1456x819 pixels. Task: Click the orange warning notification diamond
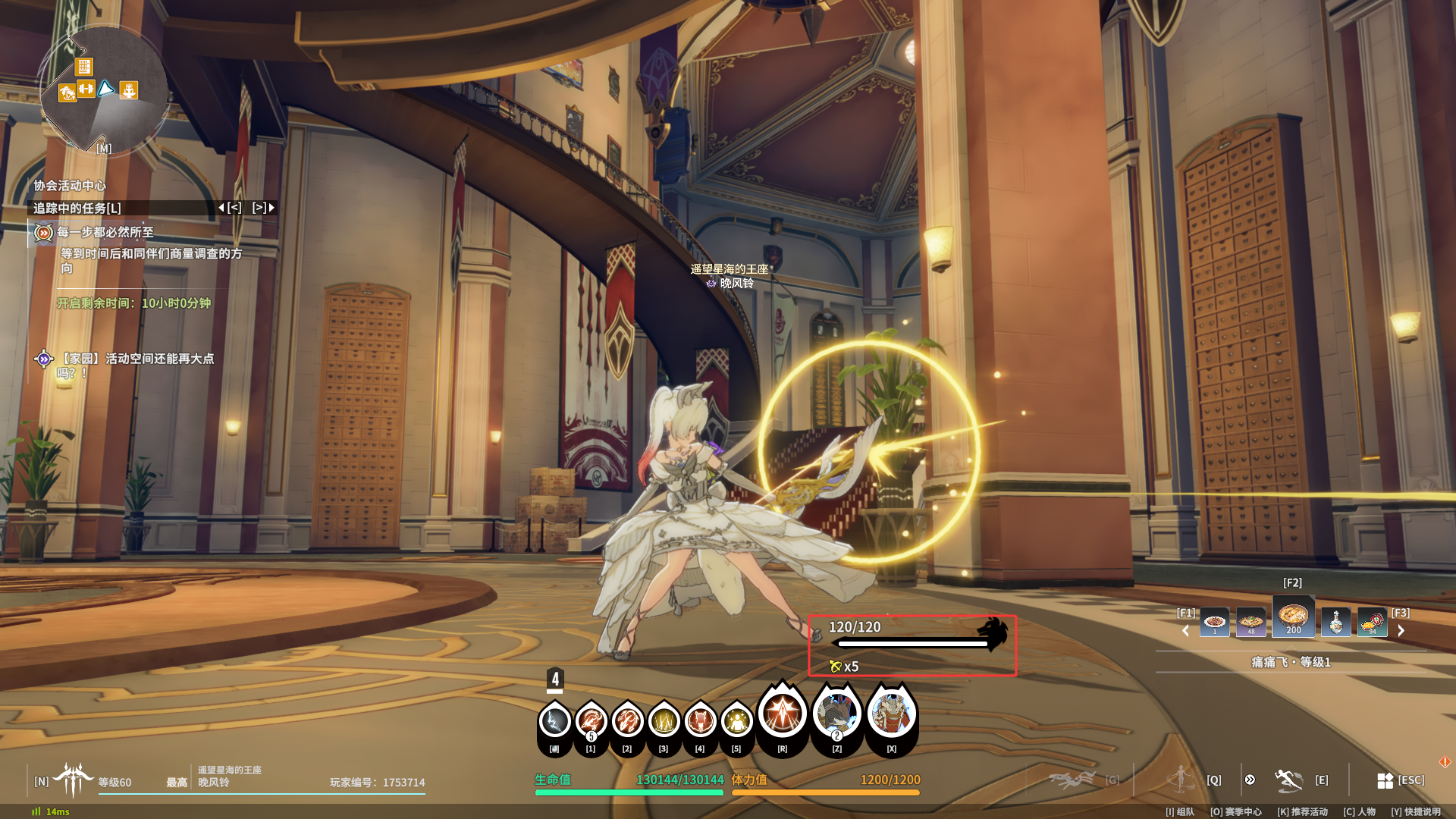coord(1445,761)
